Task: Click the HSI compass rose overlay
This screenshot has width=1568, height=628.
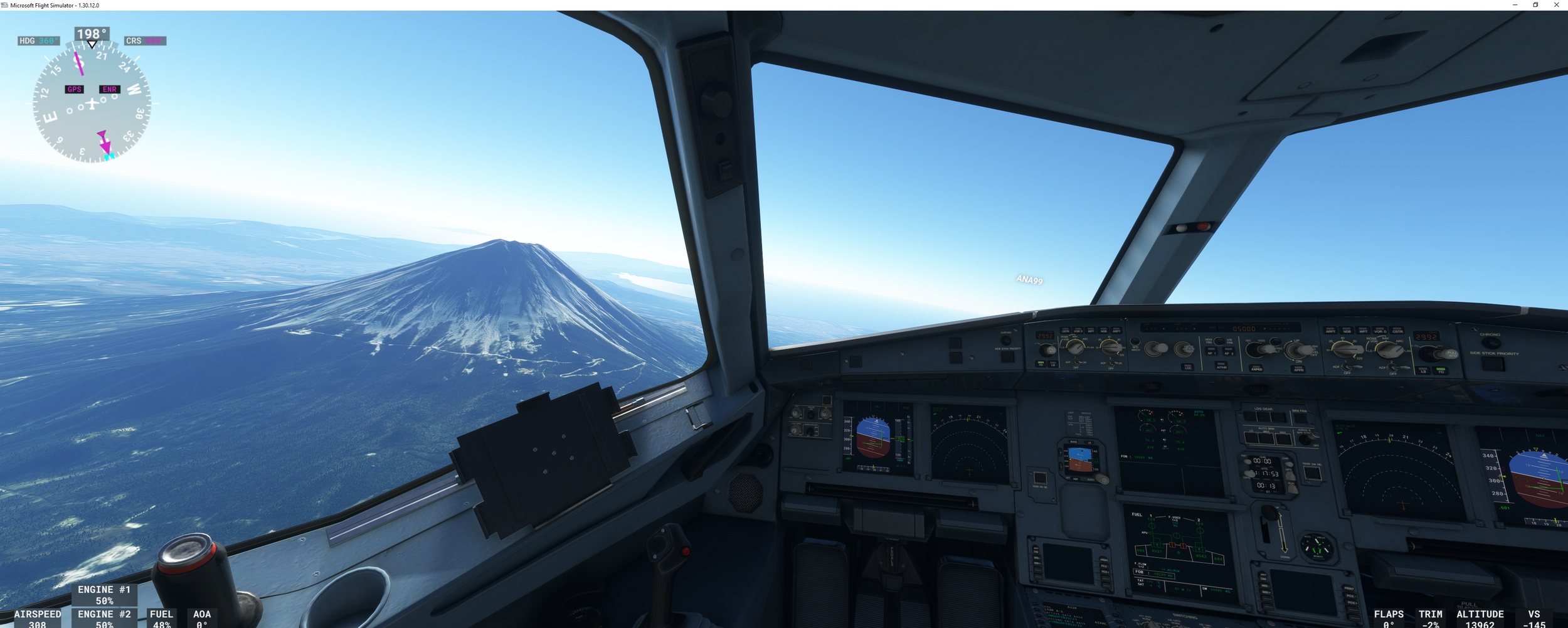Action: pos(92,104)
